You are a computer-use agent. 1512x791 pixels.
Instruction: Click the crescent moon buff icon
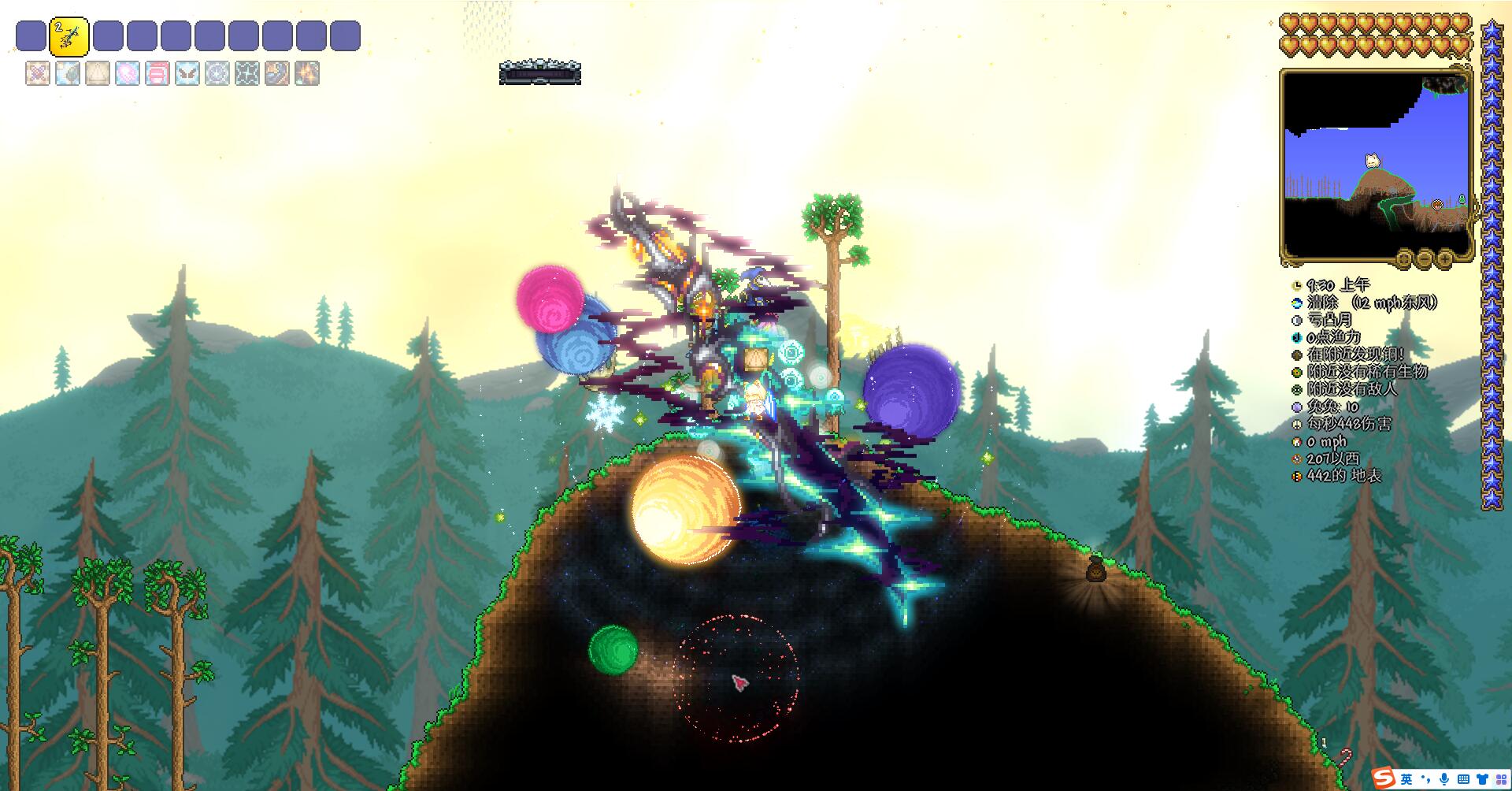point(277,73)
